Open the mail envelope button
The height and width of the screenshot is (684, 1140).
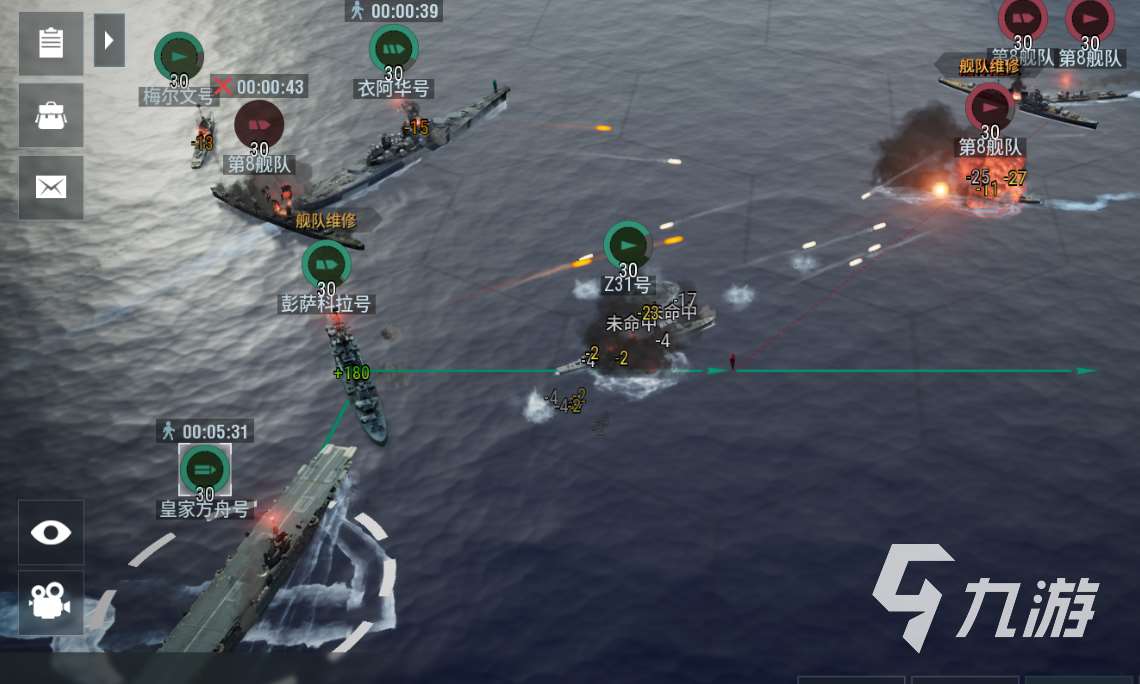click(50, 187)
